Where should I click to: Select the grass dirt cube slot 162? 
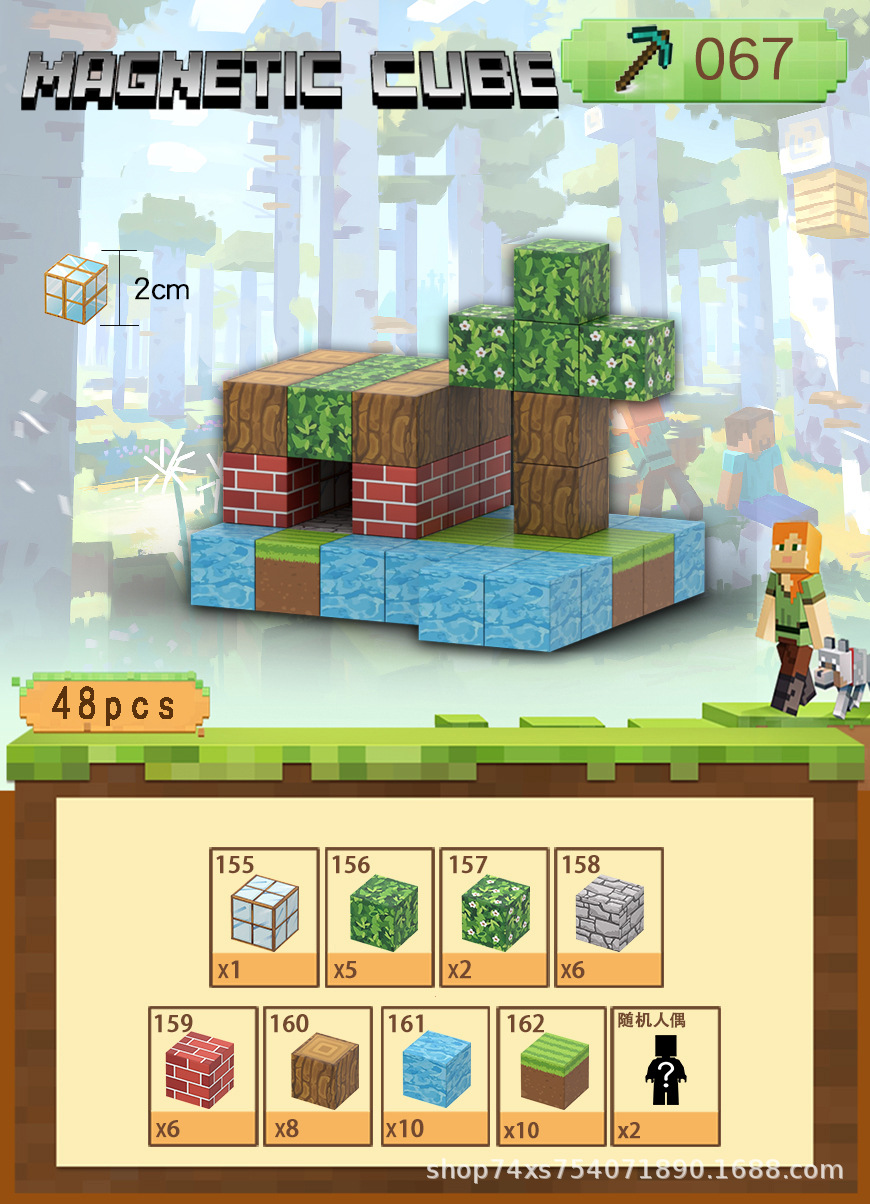tap(551, 1075)
